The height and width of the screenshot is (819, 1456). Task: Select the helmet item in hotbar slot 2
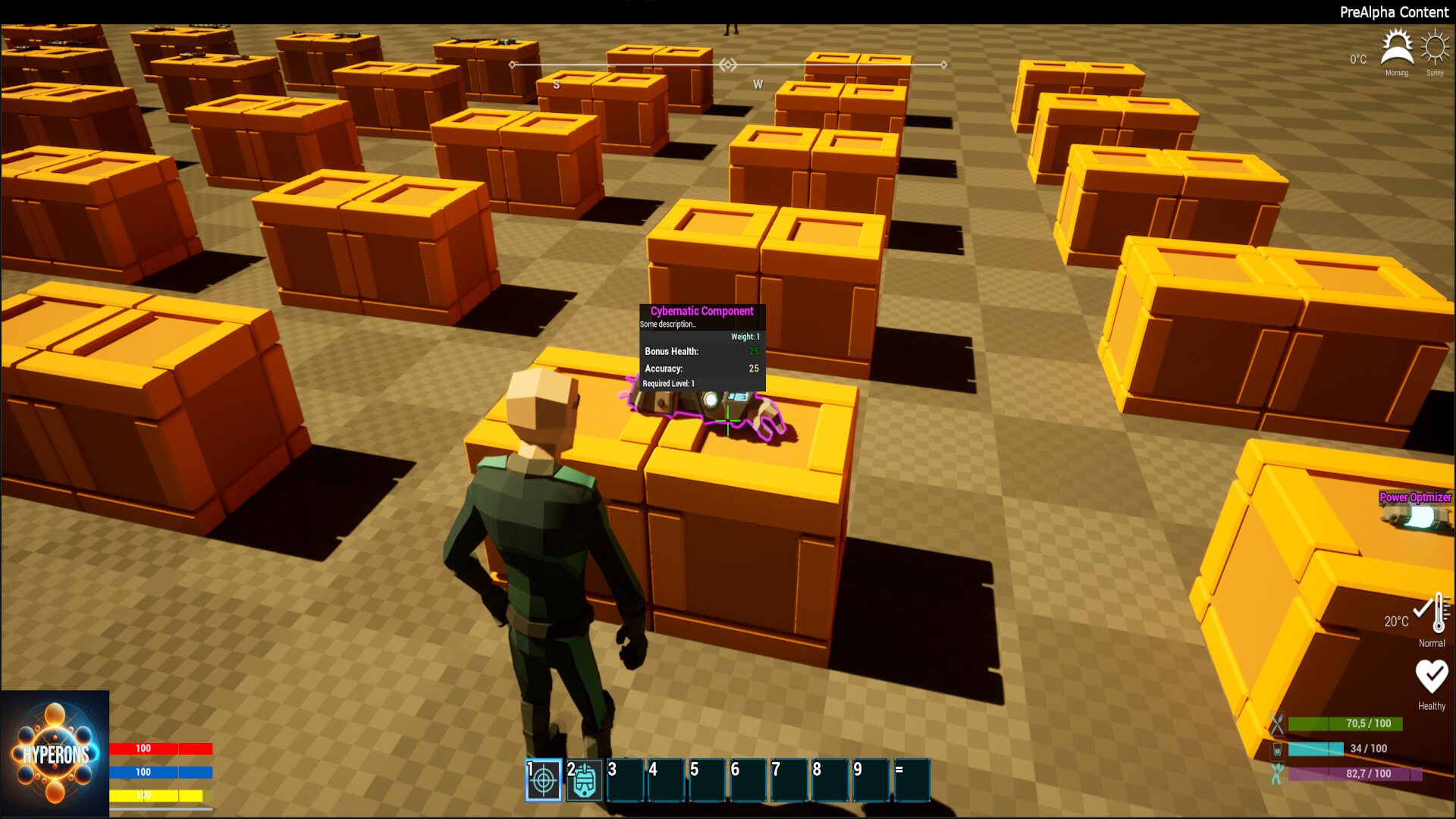tap(583, 778)
